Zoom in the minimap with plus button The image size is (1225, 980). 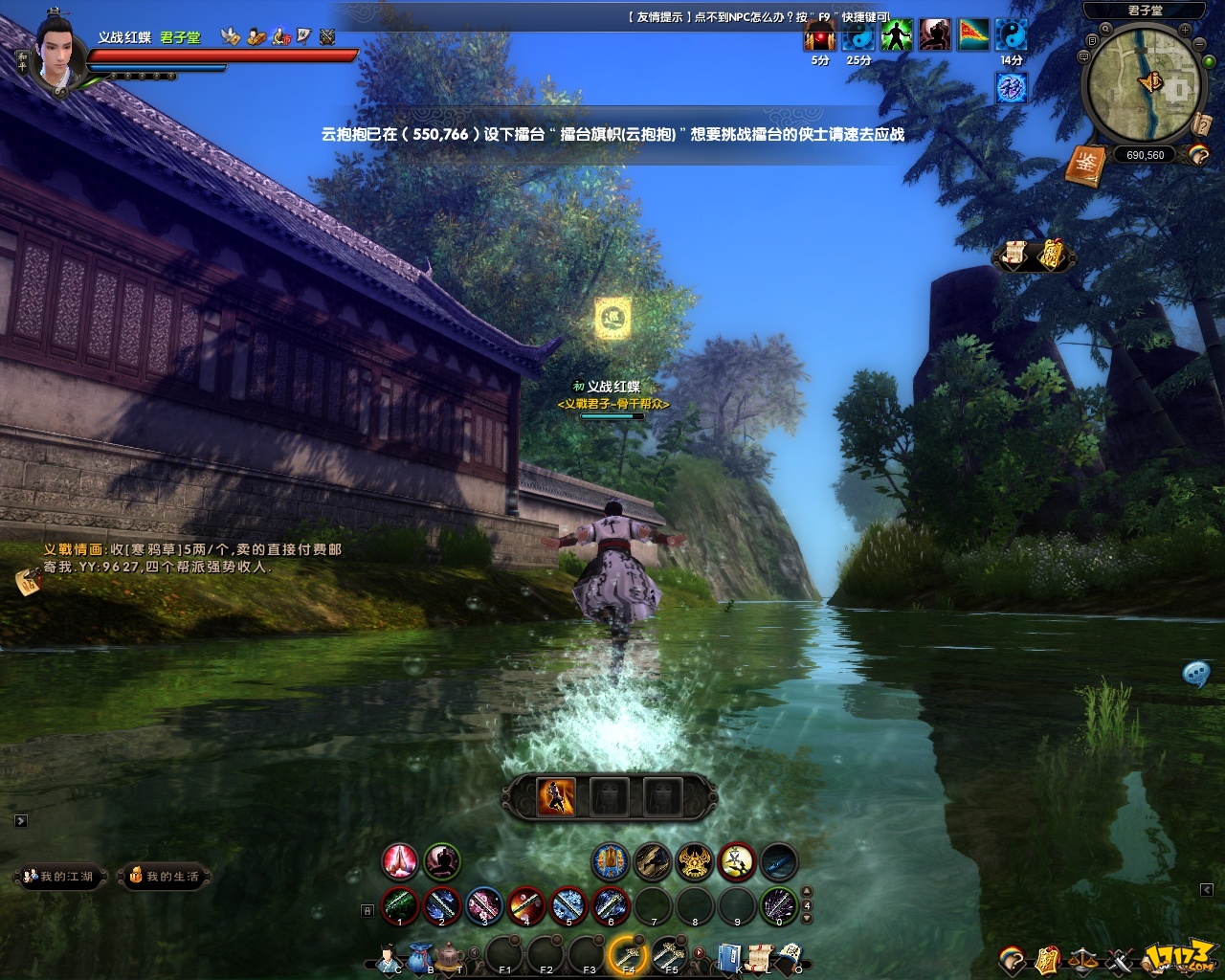click(1186, 30)
